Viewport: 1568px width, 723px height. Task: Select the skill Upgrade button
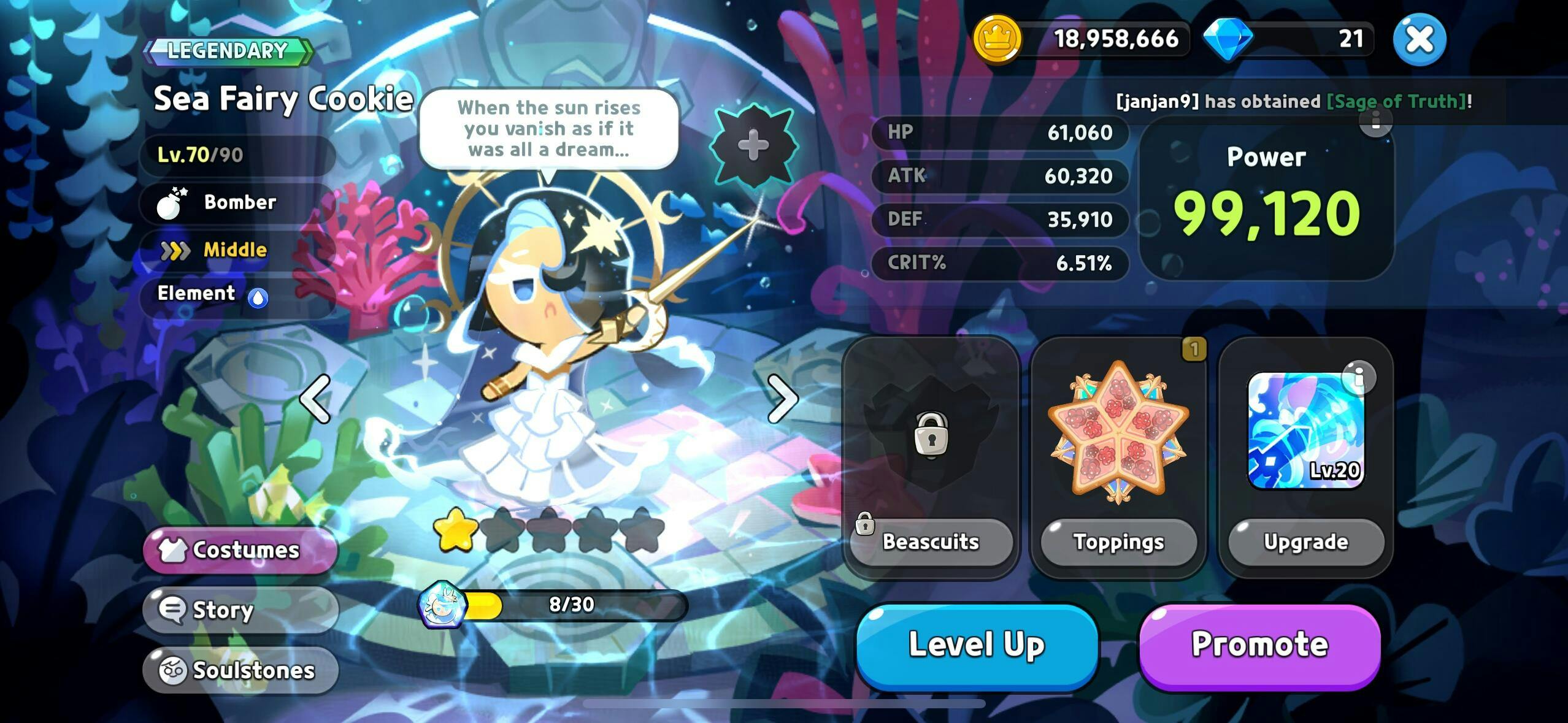coord(1306,542)
